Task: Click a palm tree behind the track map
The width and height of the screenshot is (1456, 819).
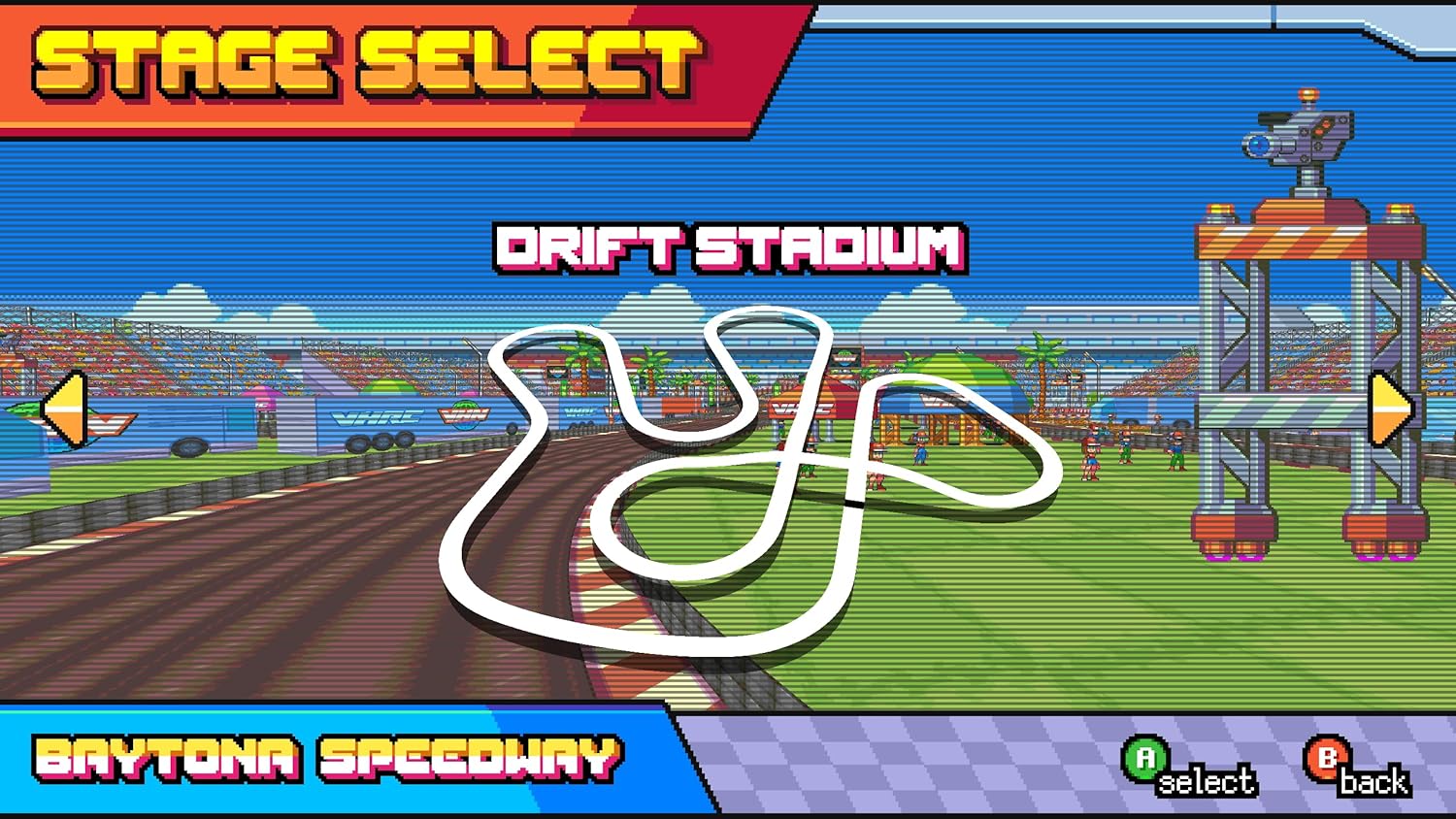Action: (x=1043, y=364)
